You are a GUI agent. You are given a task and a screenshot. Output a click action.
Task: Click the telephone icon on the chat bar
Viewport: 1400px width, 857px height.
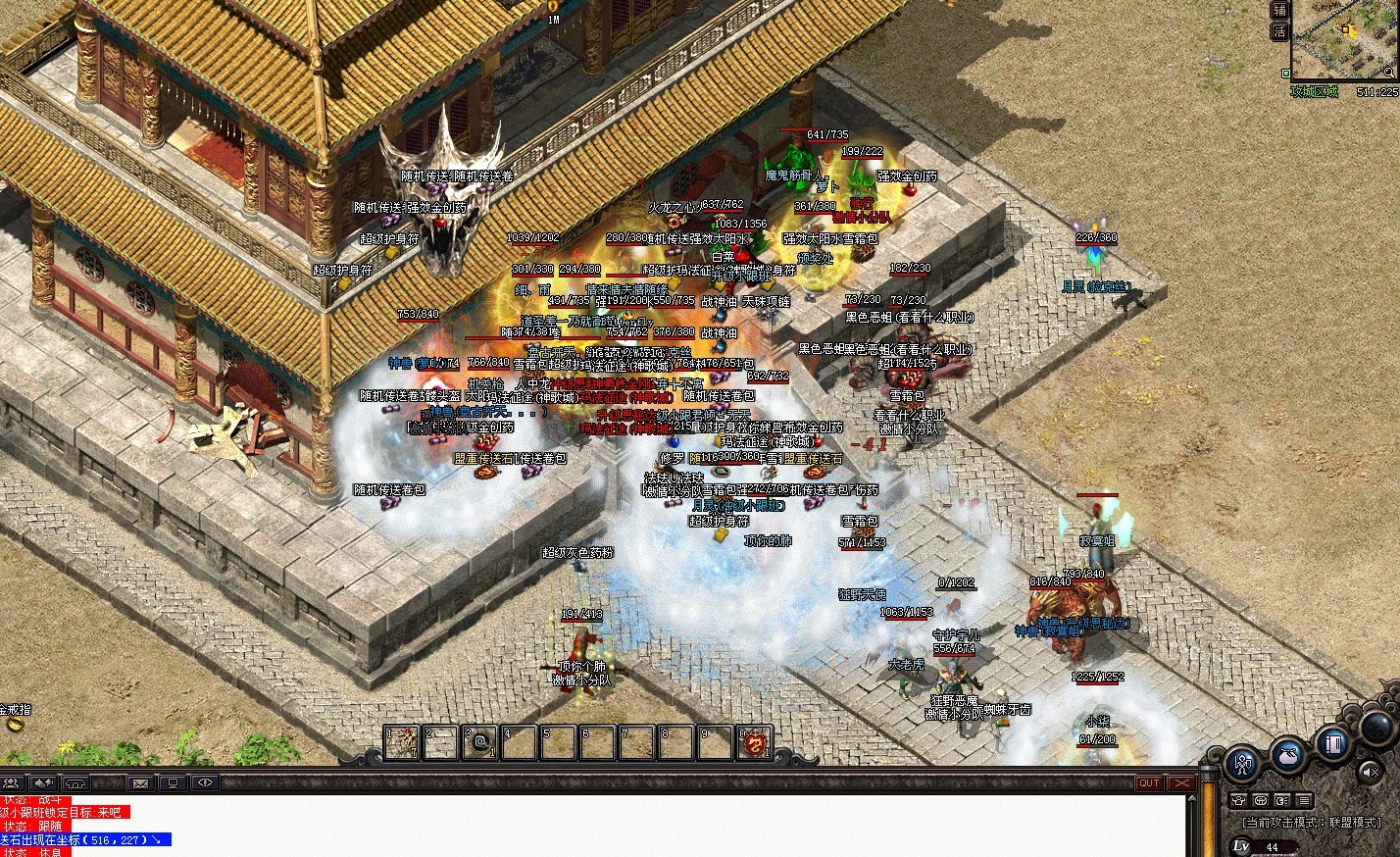pos(75,782)
